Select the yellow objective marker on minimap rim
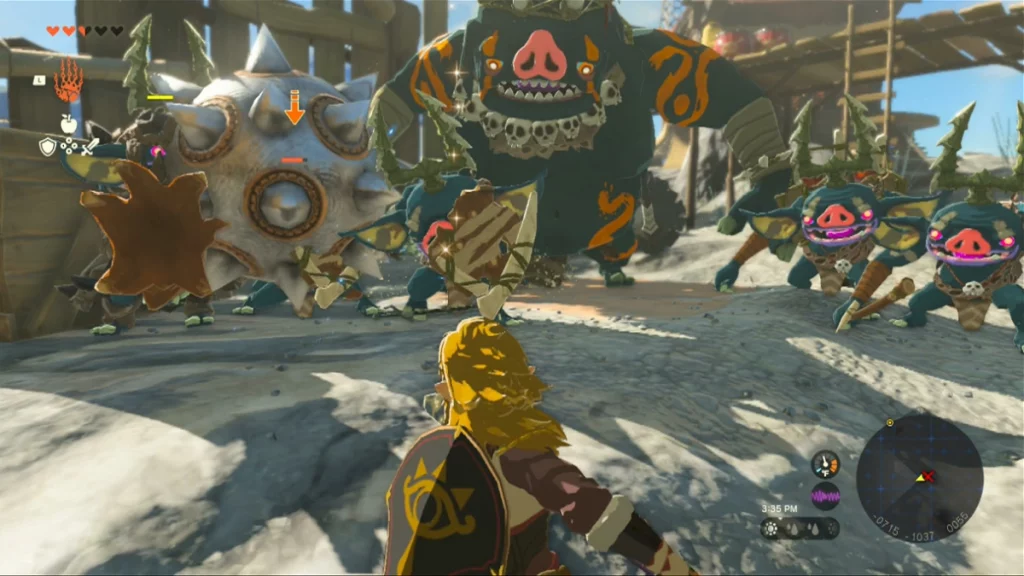Image resolution: width=1024 pixels, height=576 pixels. tap(890, 423)
